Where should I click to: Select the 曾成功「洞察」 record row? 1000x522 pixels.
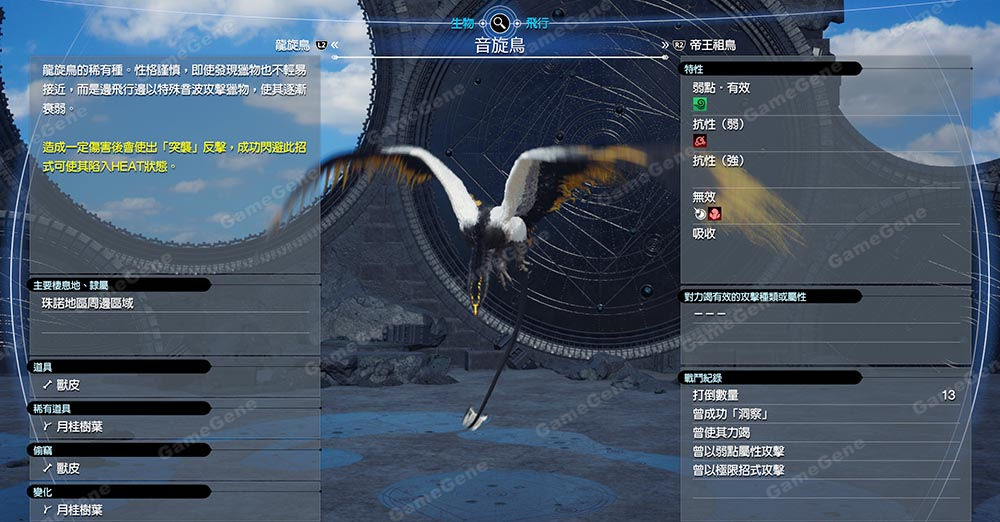point(822,414)
